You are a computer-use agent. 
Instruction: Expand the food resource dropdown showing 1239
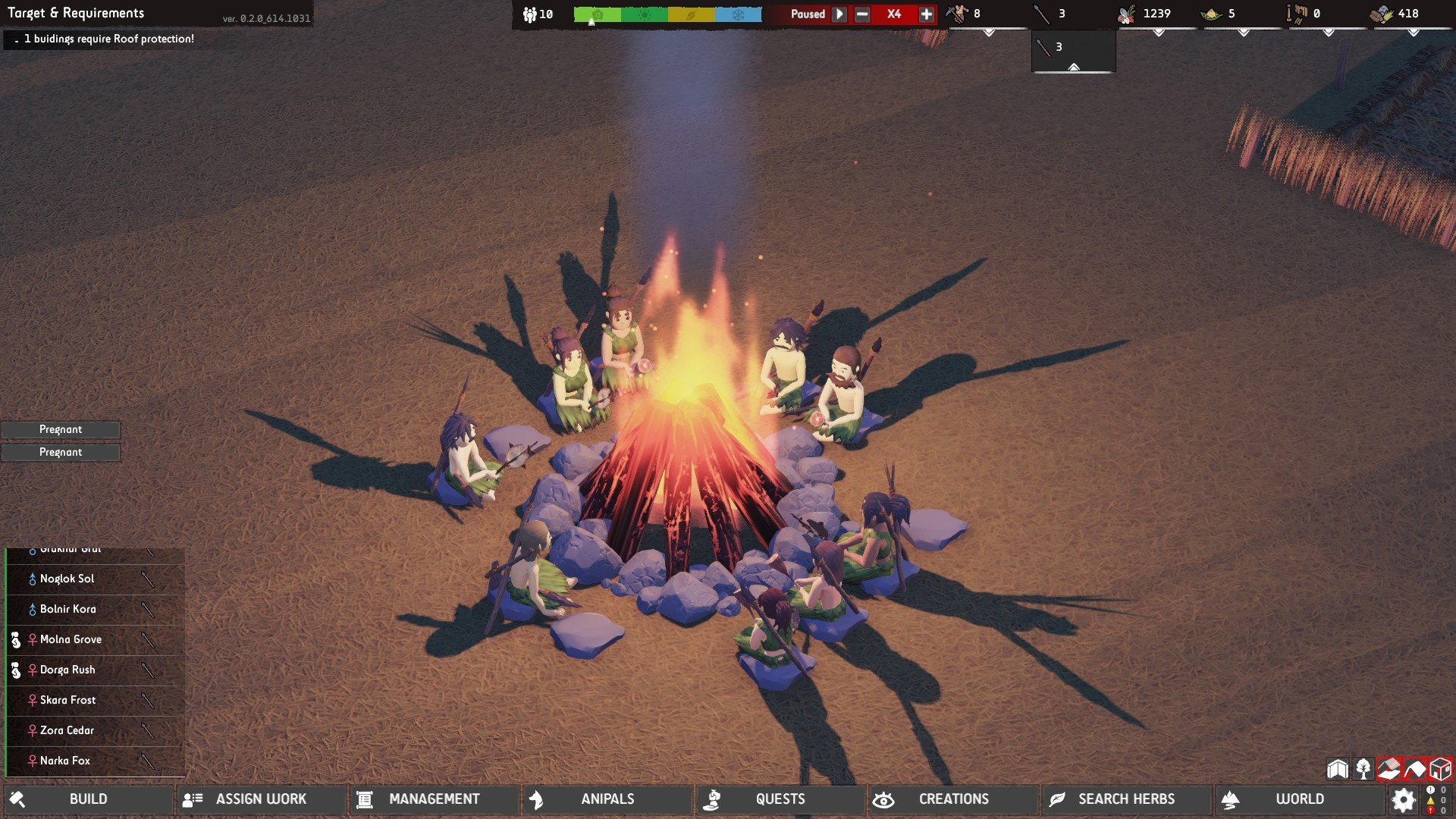pos(1158,33)
